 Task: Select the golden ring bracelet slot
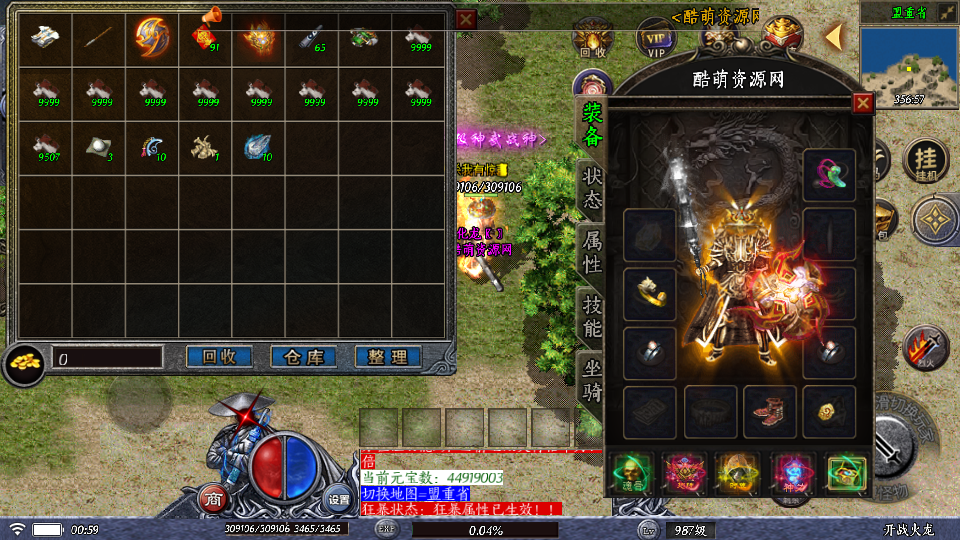click(650, 293)
